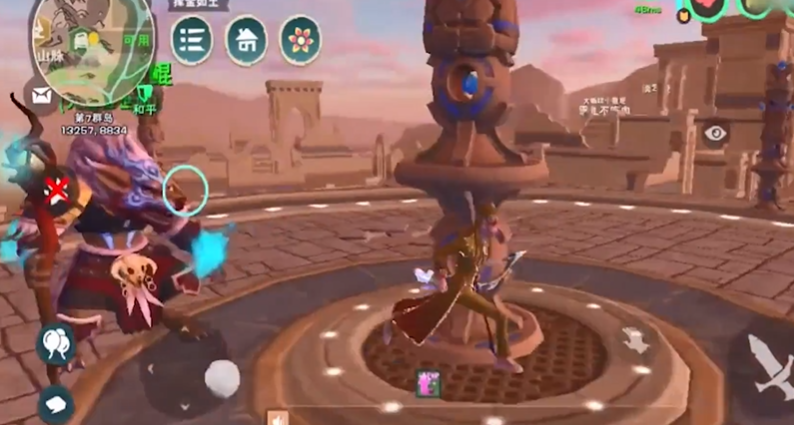Tap the house icon button
This screenshot has height=425, width=794.
[246, 40]
